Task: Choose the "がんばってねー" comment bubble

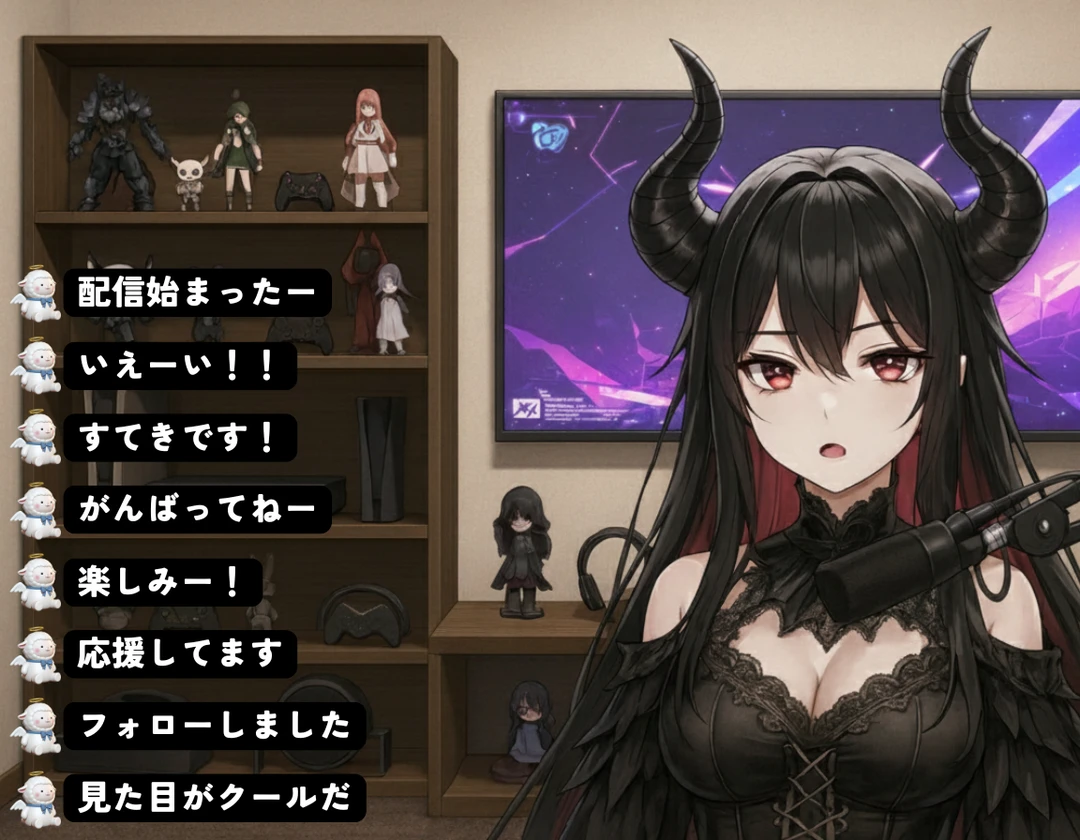Action: tap(197, 510)
